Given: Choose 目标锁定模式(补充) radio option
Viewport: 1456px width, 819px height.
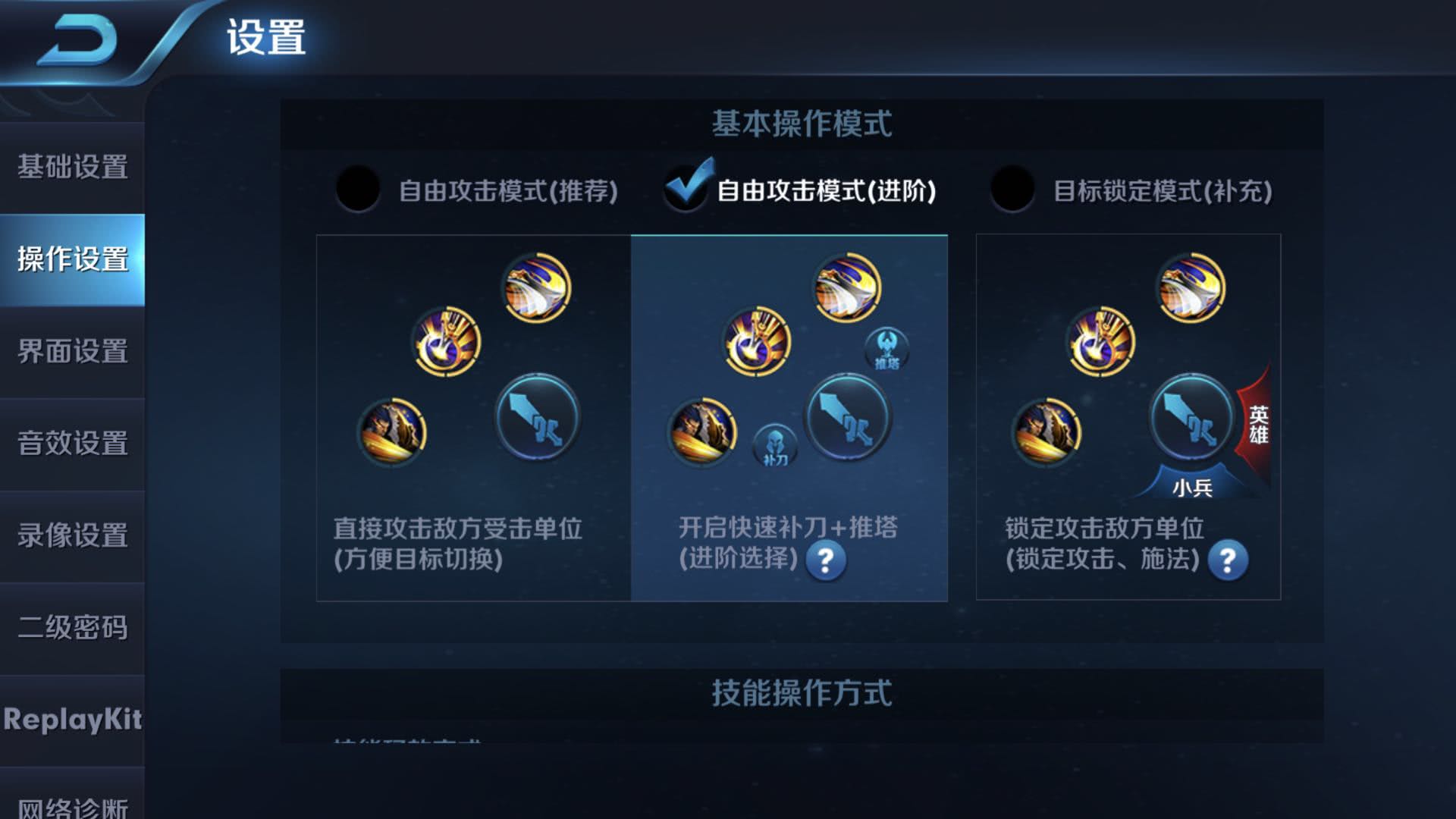Looking at the screenshot, I should point(1012,189).
